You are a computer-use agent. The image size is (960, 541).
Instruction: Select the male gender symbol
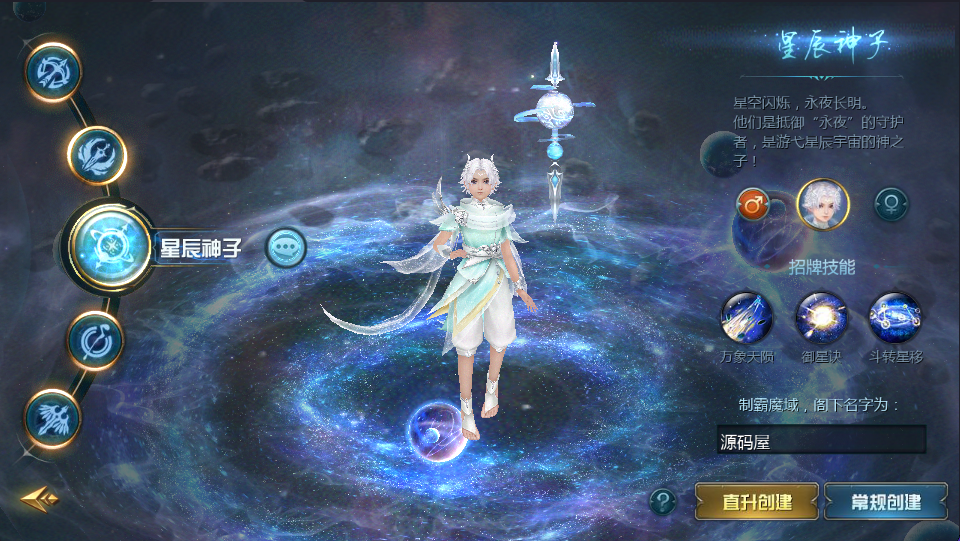click(x=752, y=205)
